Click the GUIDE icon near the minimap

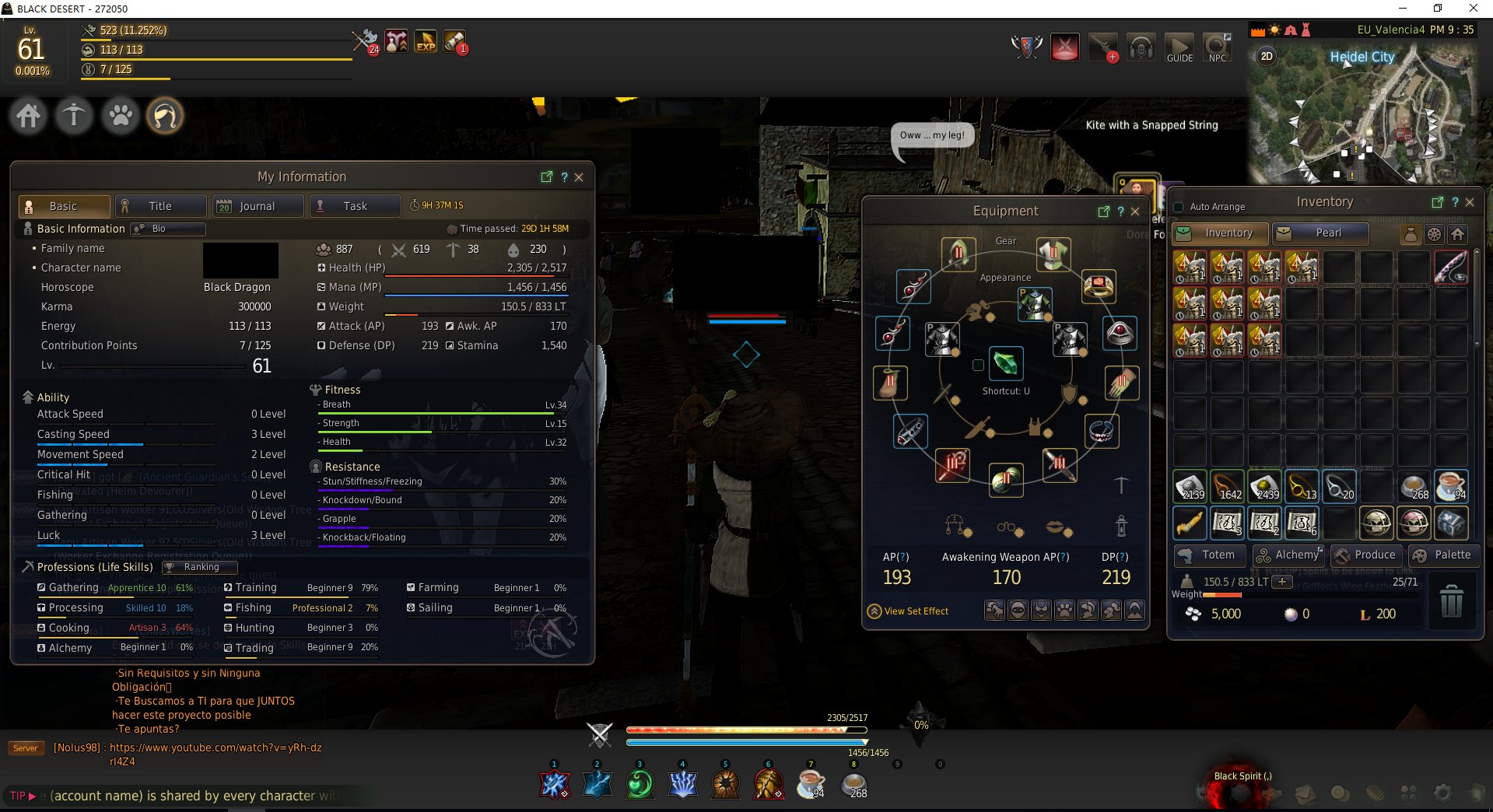click(x=1178, y=47)
